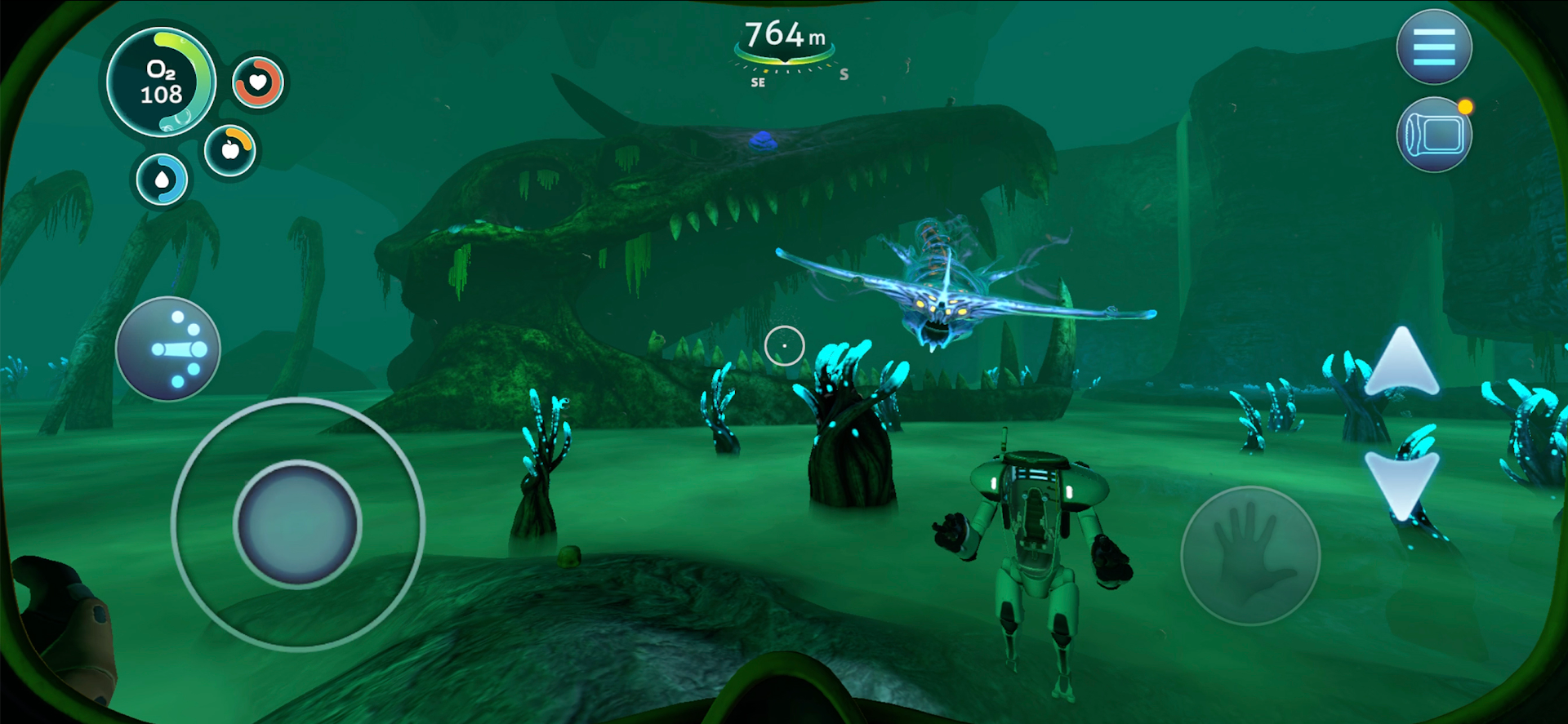Open the PDA tablet icon

1432,133
